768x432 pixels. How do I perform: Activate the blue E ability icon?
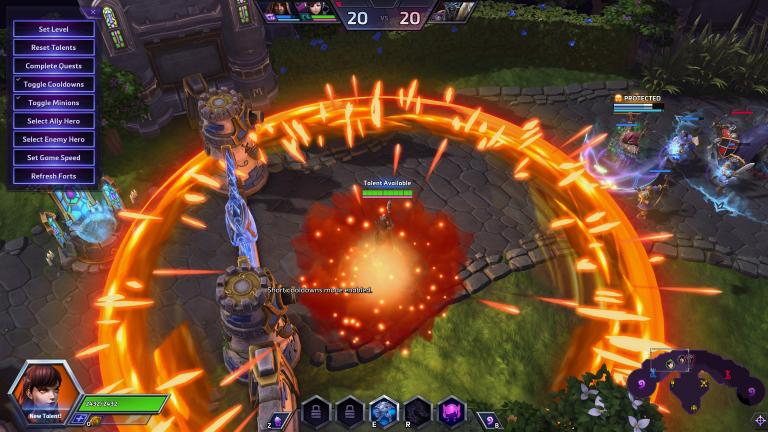pos(383,410)
